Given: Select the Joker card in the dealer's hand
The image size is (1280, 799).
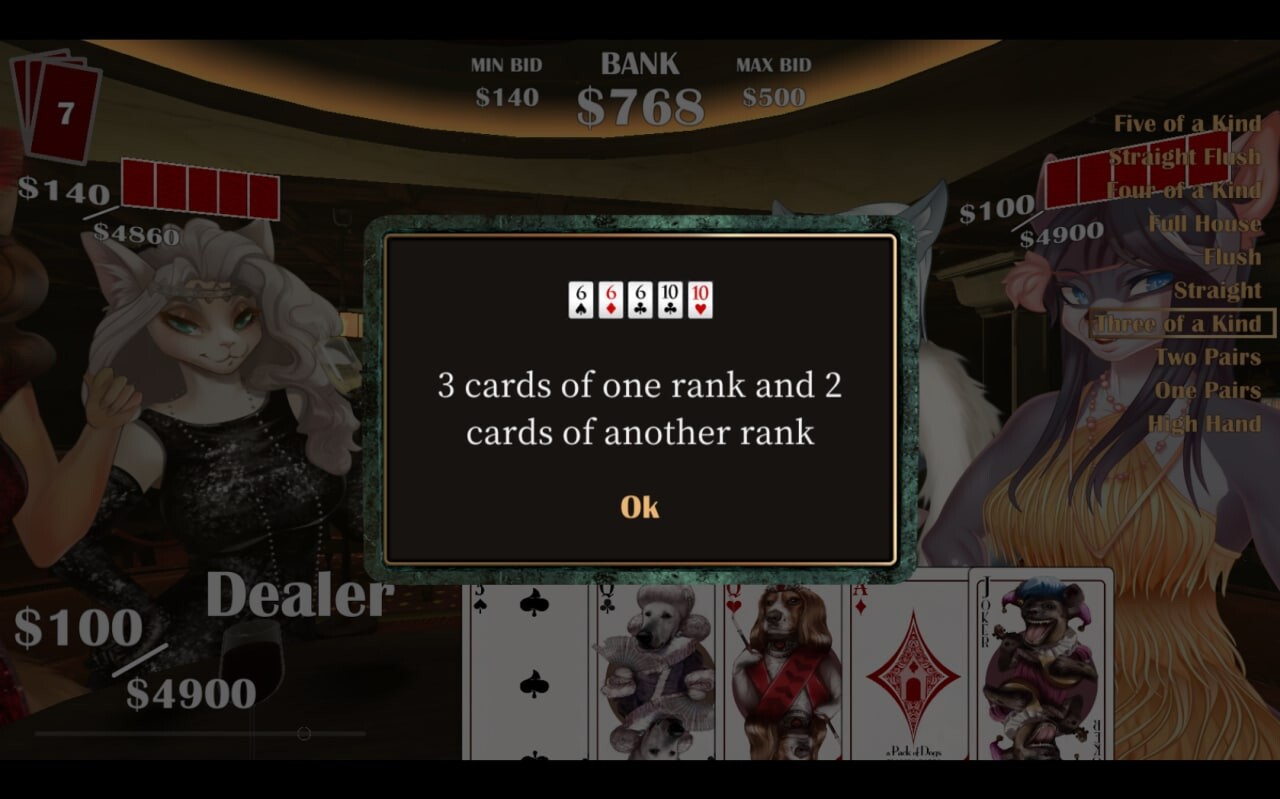Looking at the screenshot, I should [x=1040, y=665].
